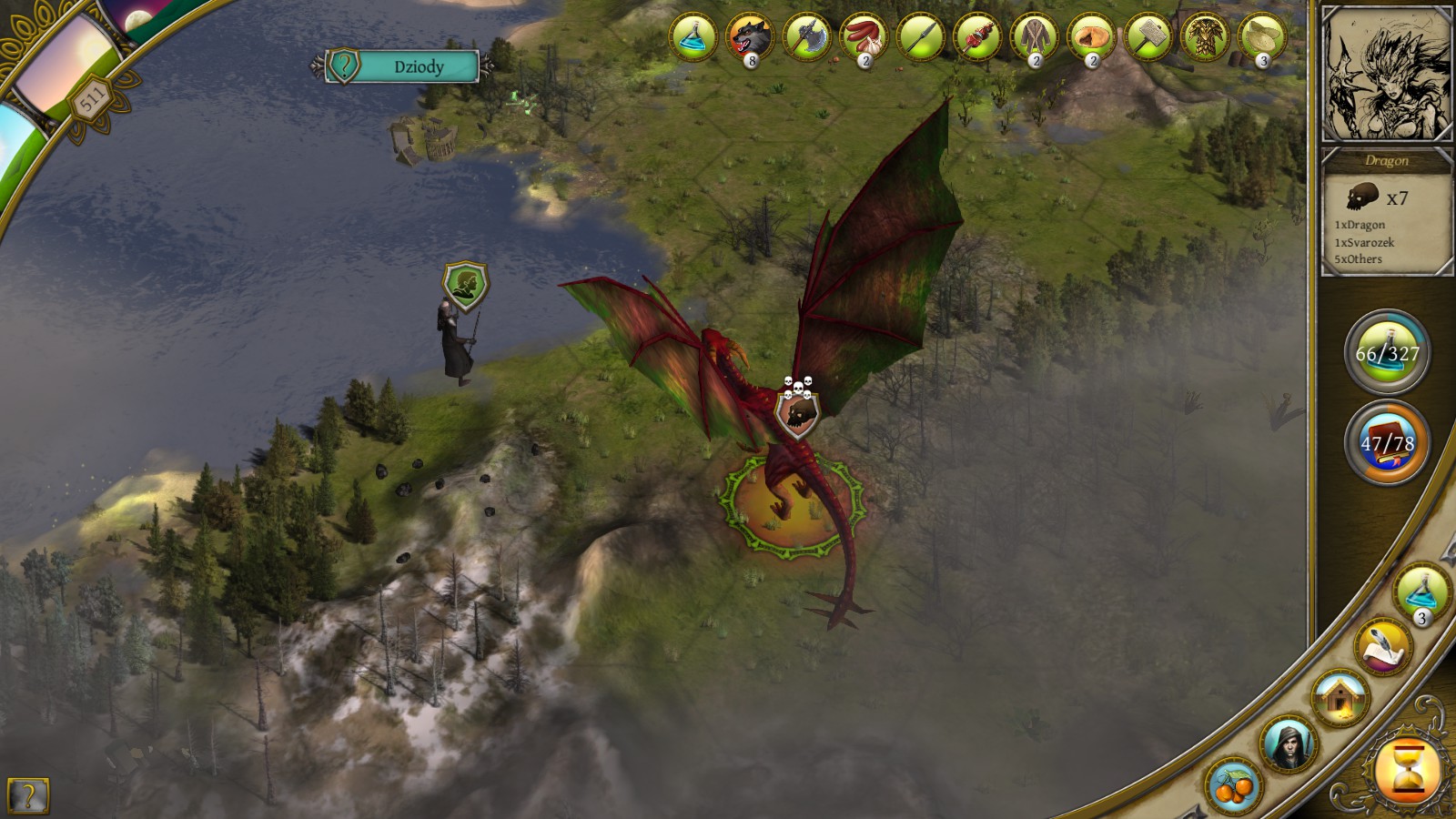
Task: Click the stone hammer icon
Action: (x=1148, y=38)
